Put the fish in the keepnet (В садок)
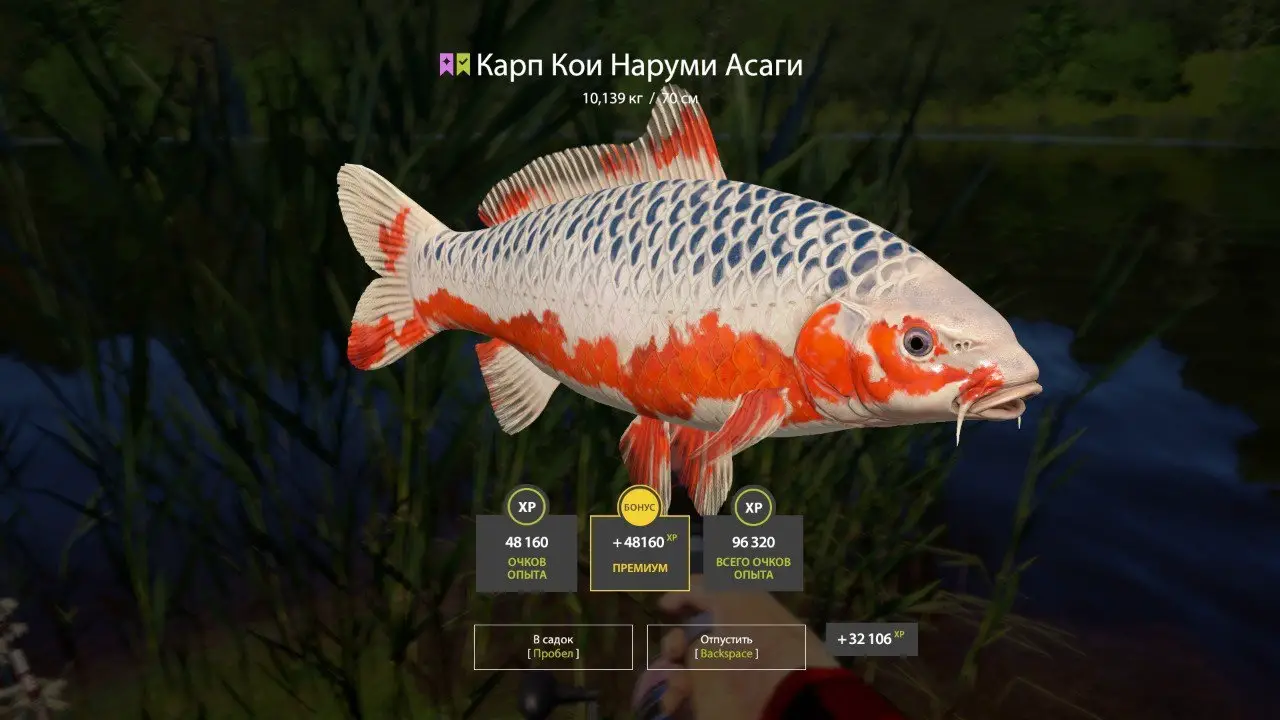Screen dimensions: 1280x720 click(553, 646)
